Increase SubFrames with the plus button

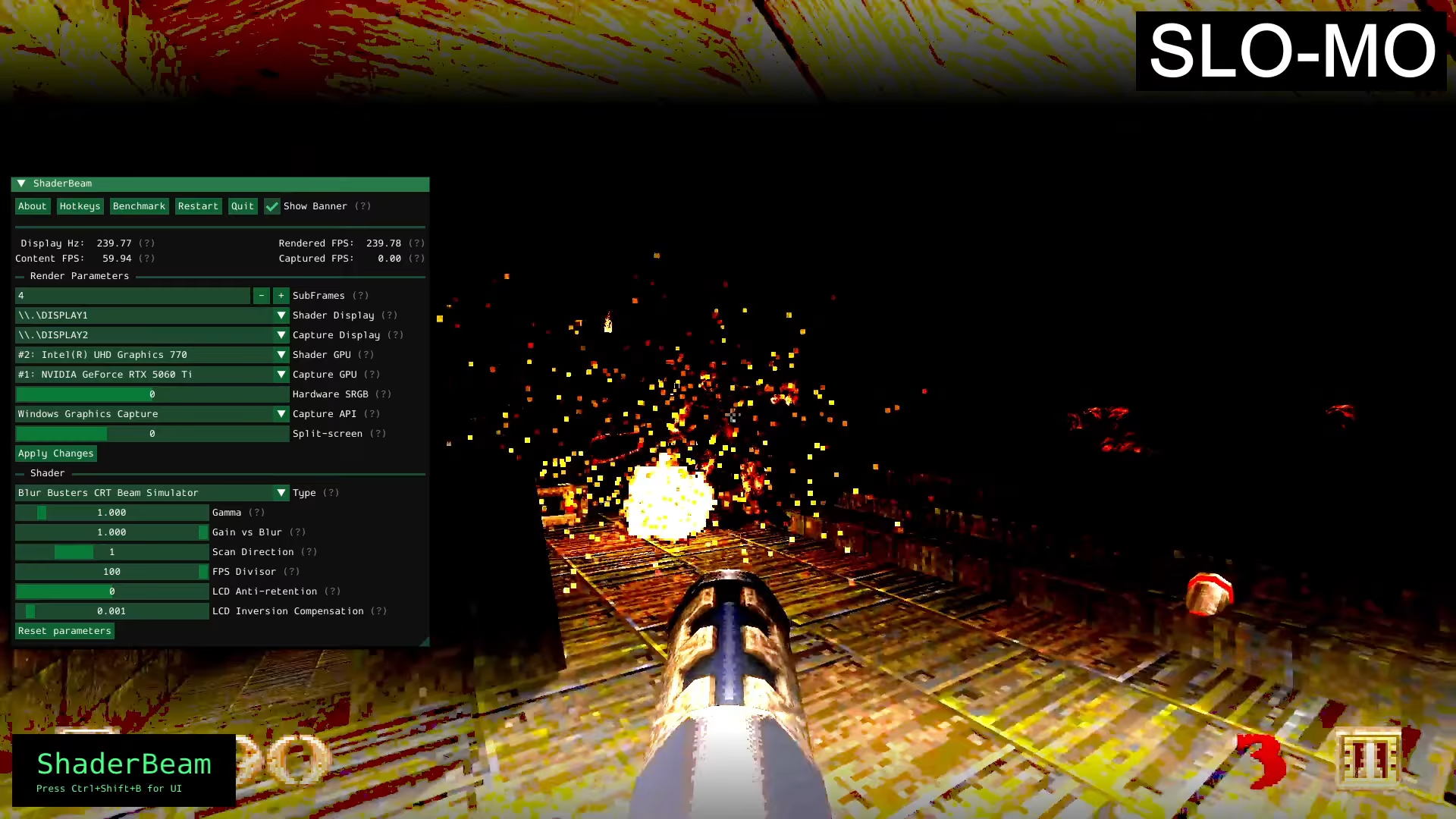[x=281, y=295]
